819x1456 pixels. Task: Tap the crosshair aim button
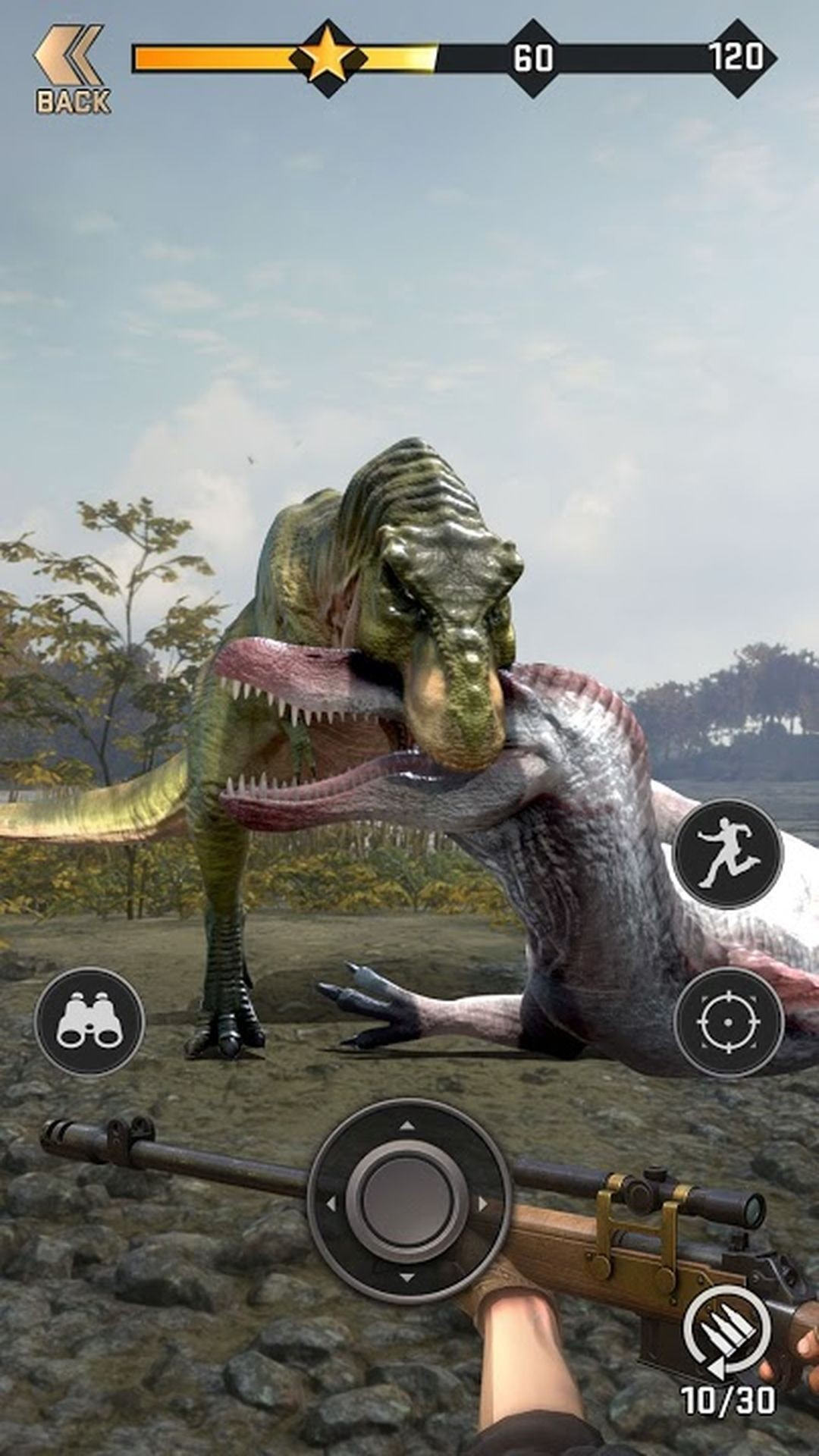coord(728,1021)
